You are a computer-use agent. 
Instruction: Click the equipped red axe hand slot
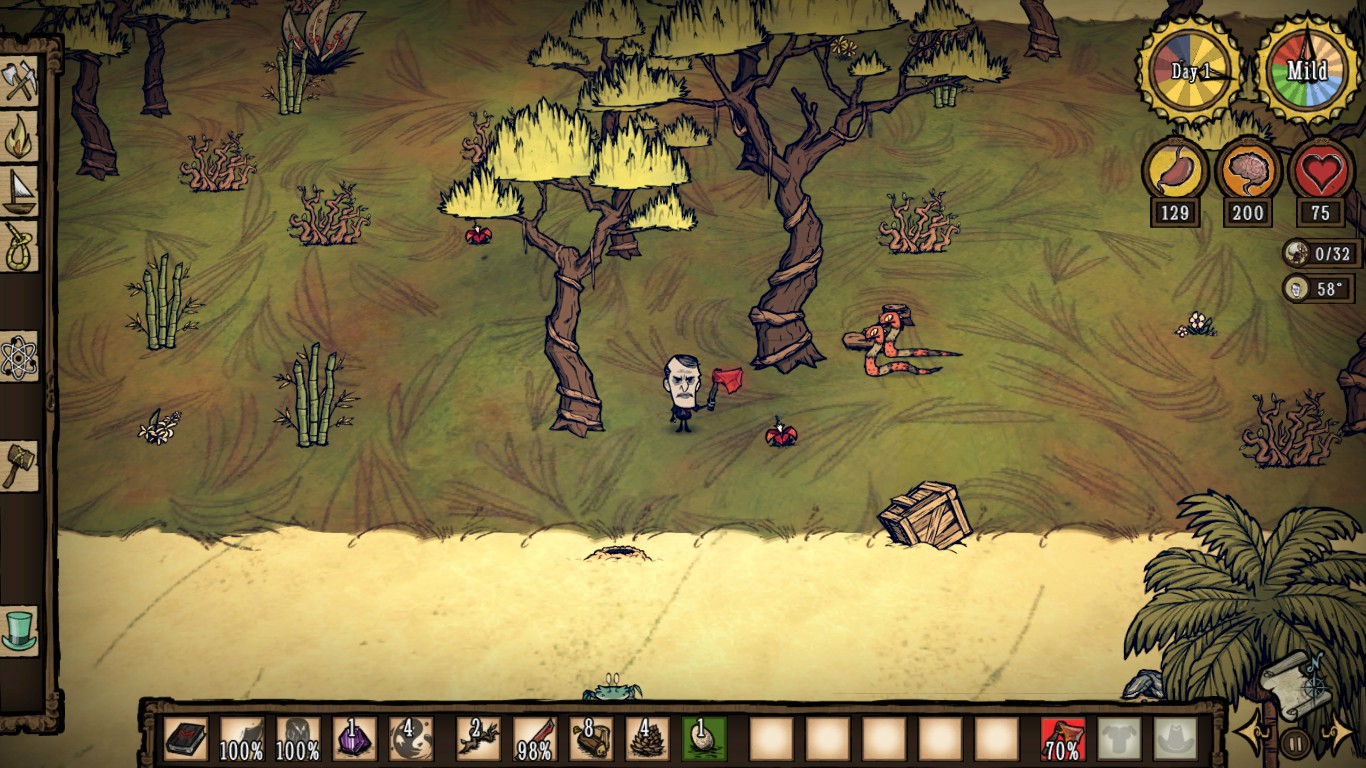pos(1063,739)
